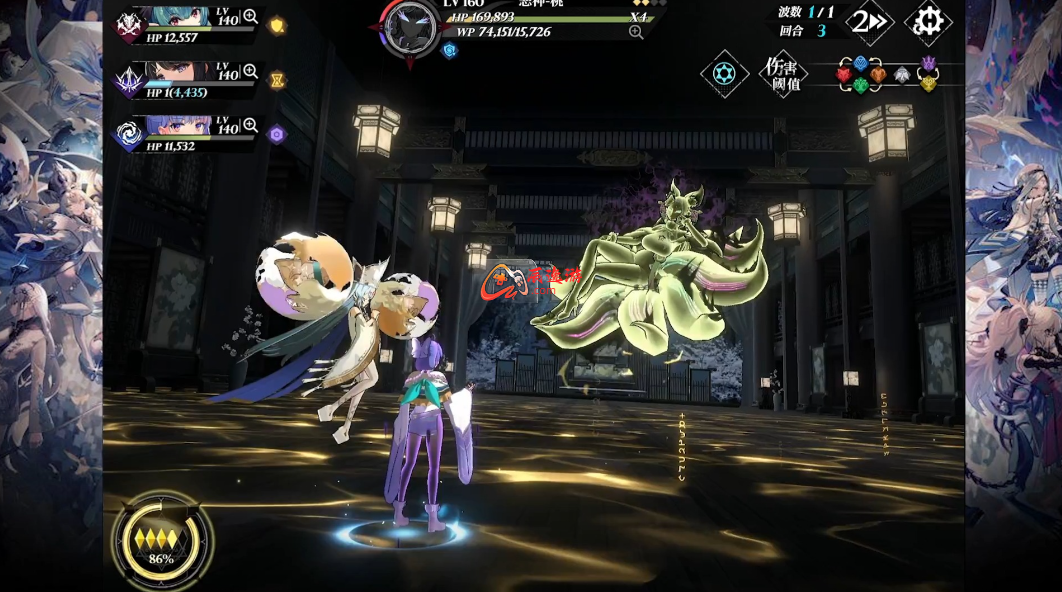Image resolution: width=1062 pixels, height=592 pixels.
Task: View the purple hexagon status icon
Action: click(278, 134)
